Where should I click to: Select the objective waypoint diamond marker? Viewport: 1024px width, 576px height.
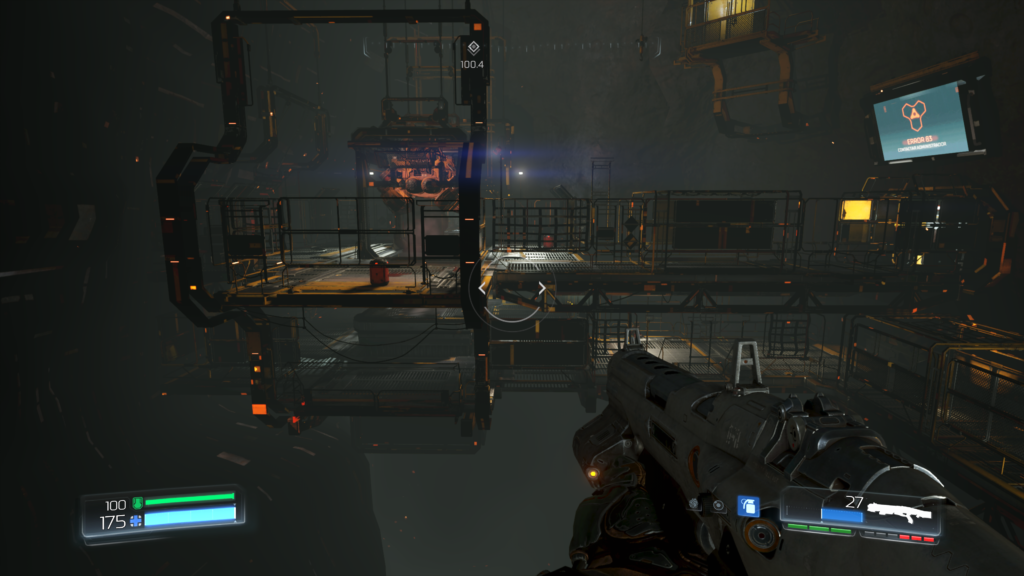(x=473, y=47)
